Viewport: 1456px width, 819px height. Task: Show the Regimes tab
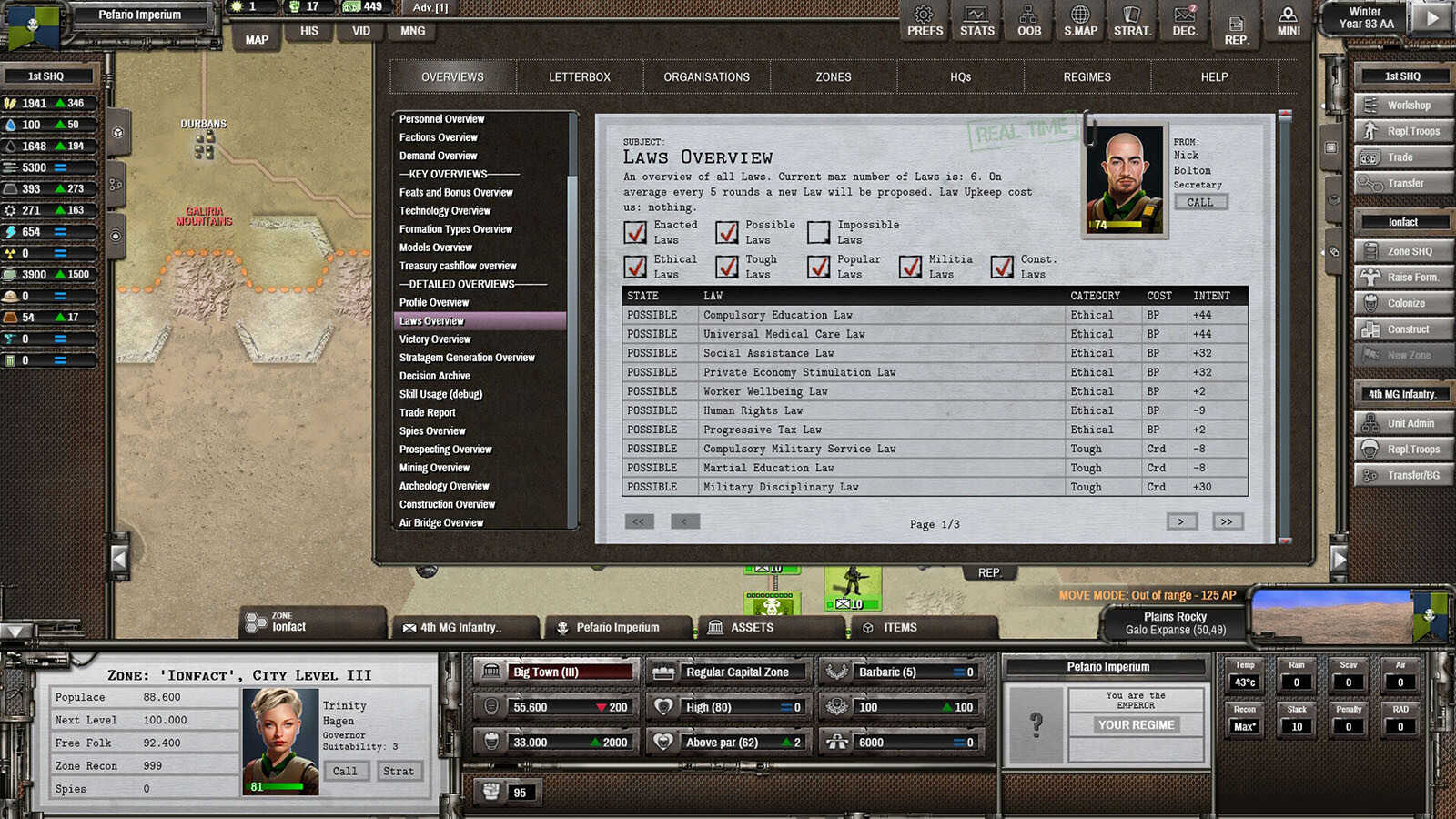(1087, 77)
